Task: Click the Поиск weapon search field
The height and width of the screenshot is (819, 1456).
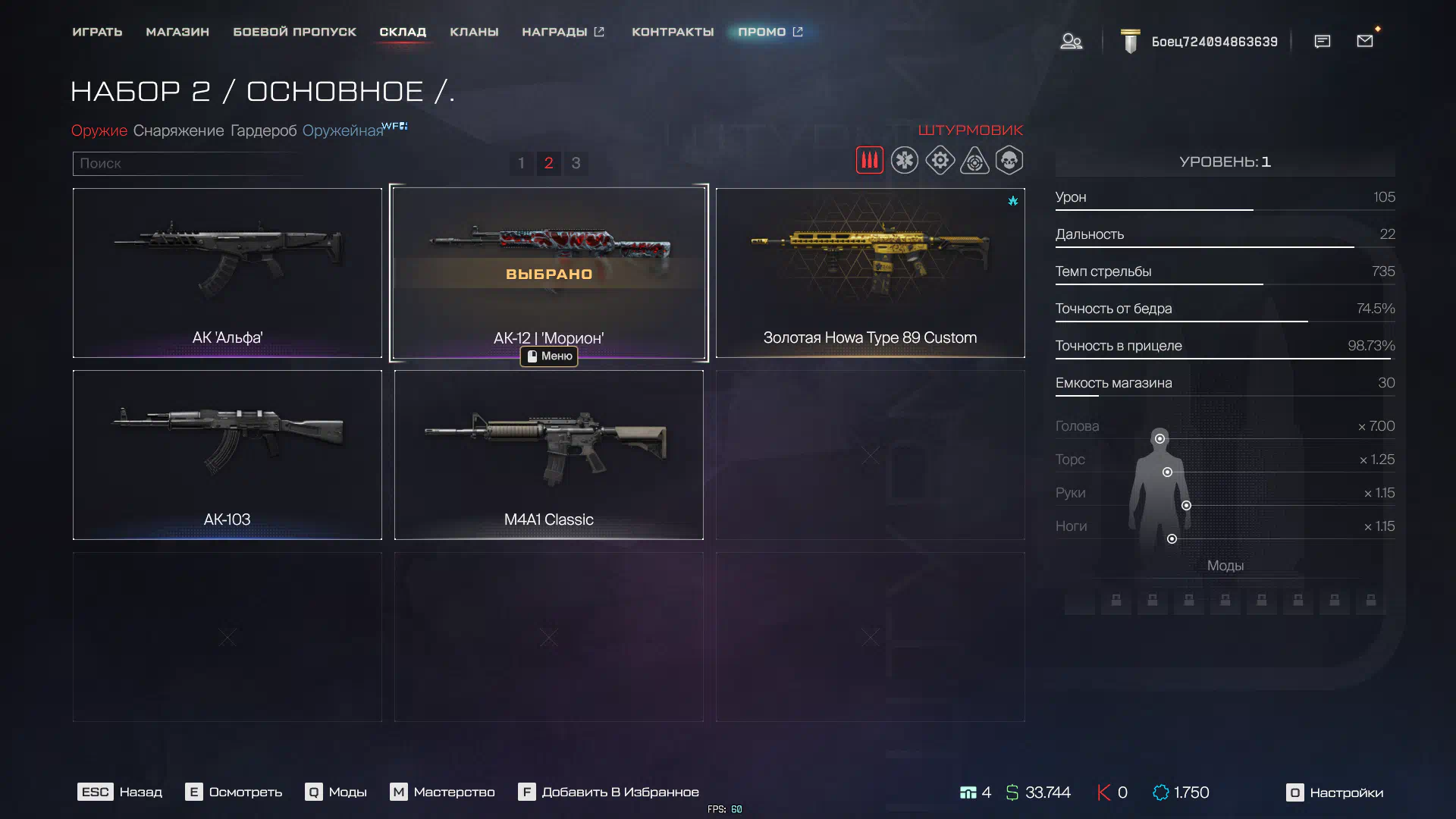Action: coord(186,163)
